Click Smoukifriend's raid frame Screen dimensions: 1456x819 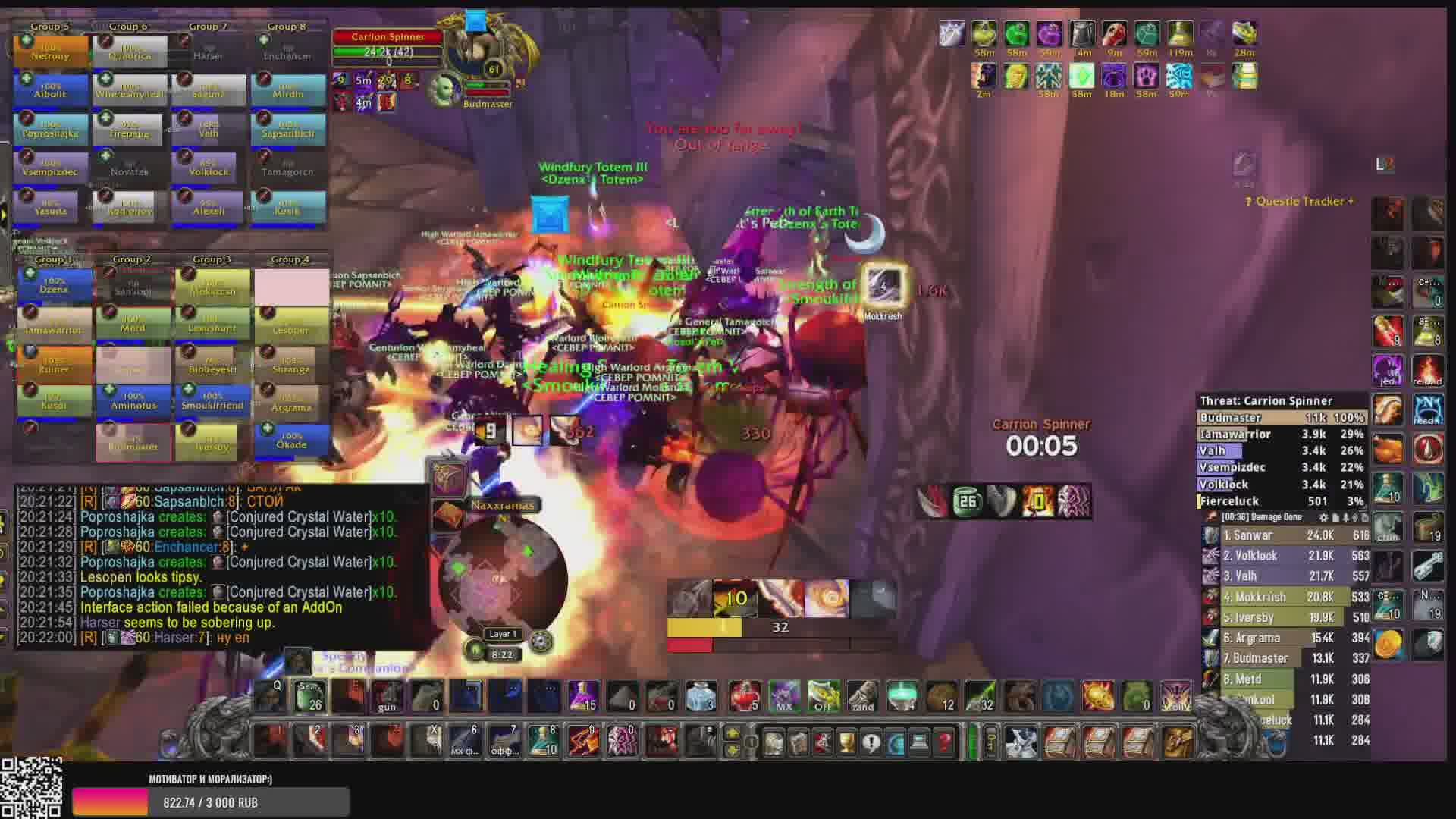[x=212, y=401]
